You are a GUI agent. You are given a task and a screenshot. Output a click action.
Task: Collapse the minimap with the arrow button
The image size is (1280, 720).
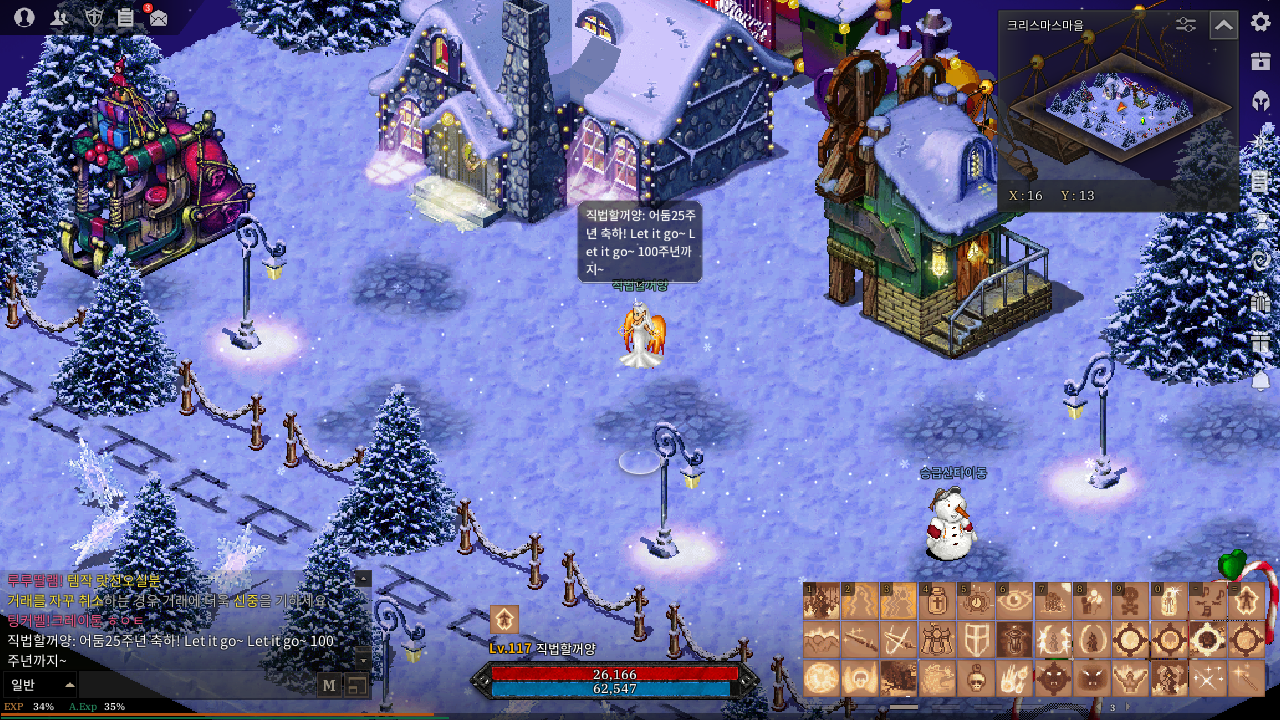click(1224, 25)
